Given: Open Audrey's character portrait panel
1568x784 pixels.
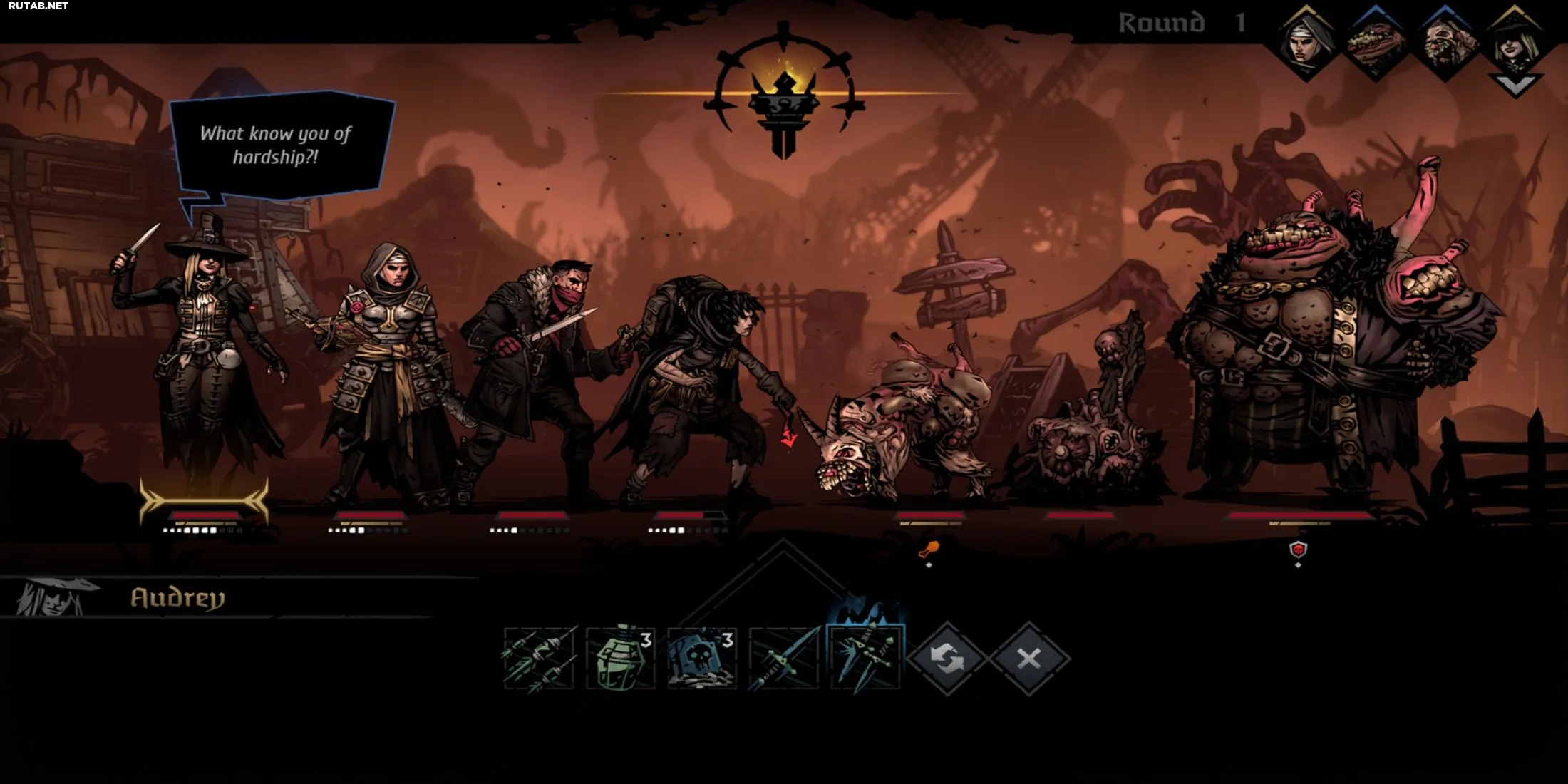Looking at the screenshot, I should (x=51, y=597).
